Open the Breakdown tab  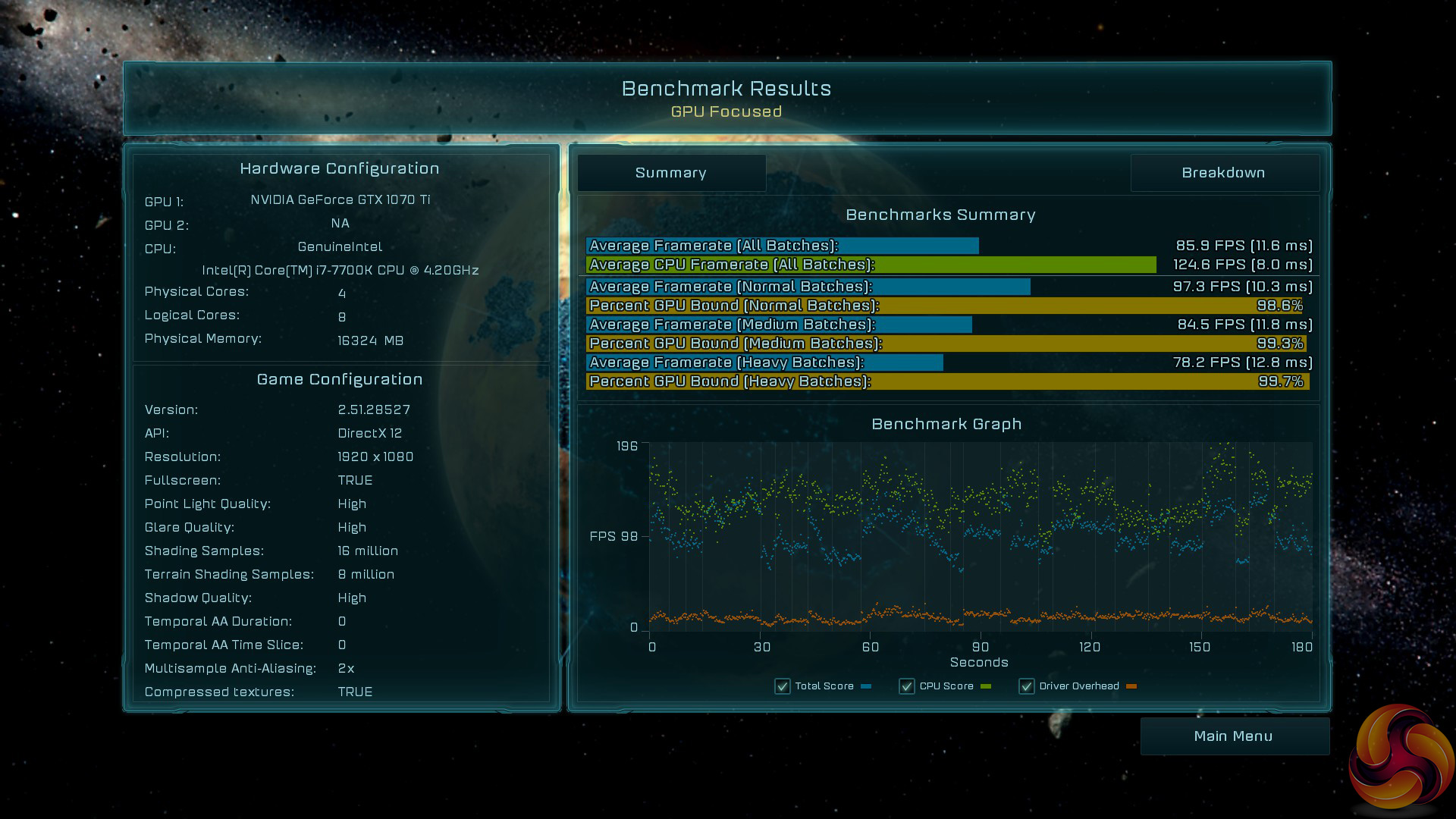[x=1223, y=173]
